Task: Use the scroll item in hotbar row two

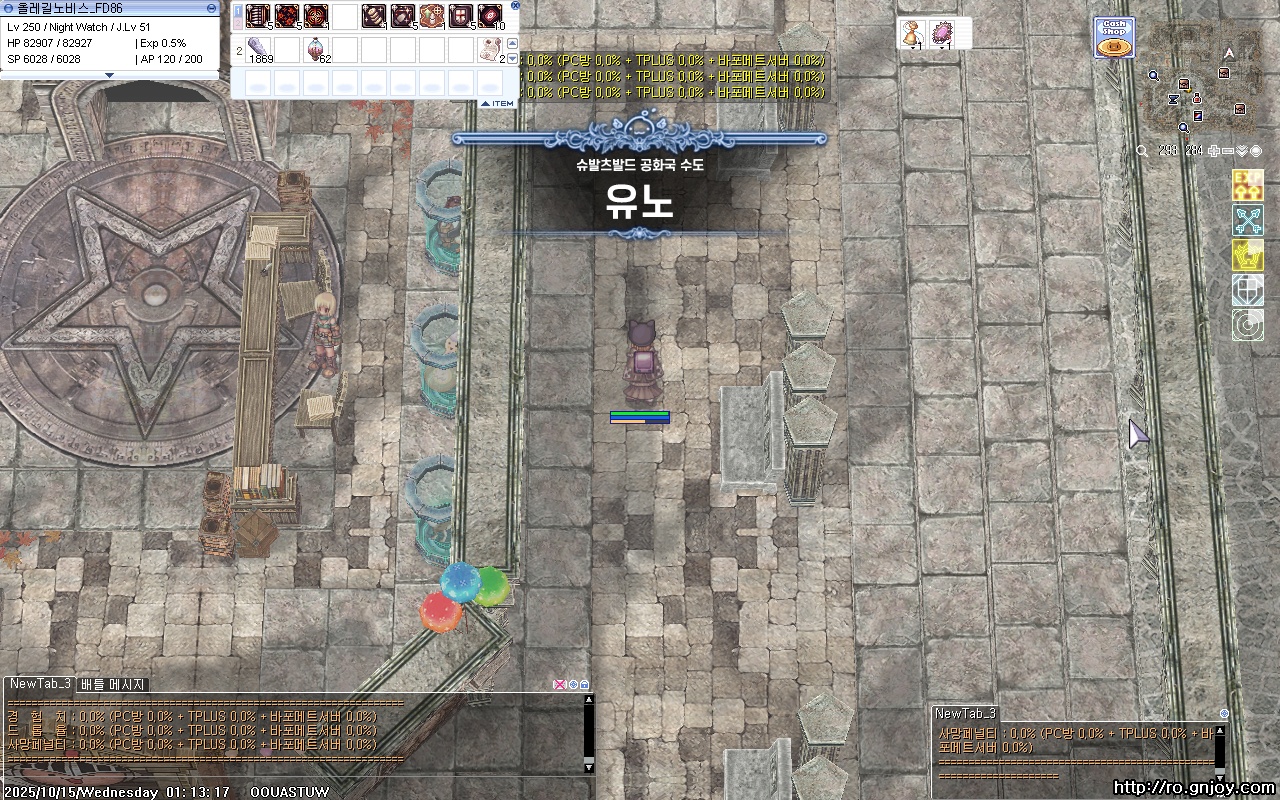Action: click(490, 48)
